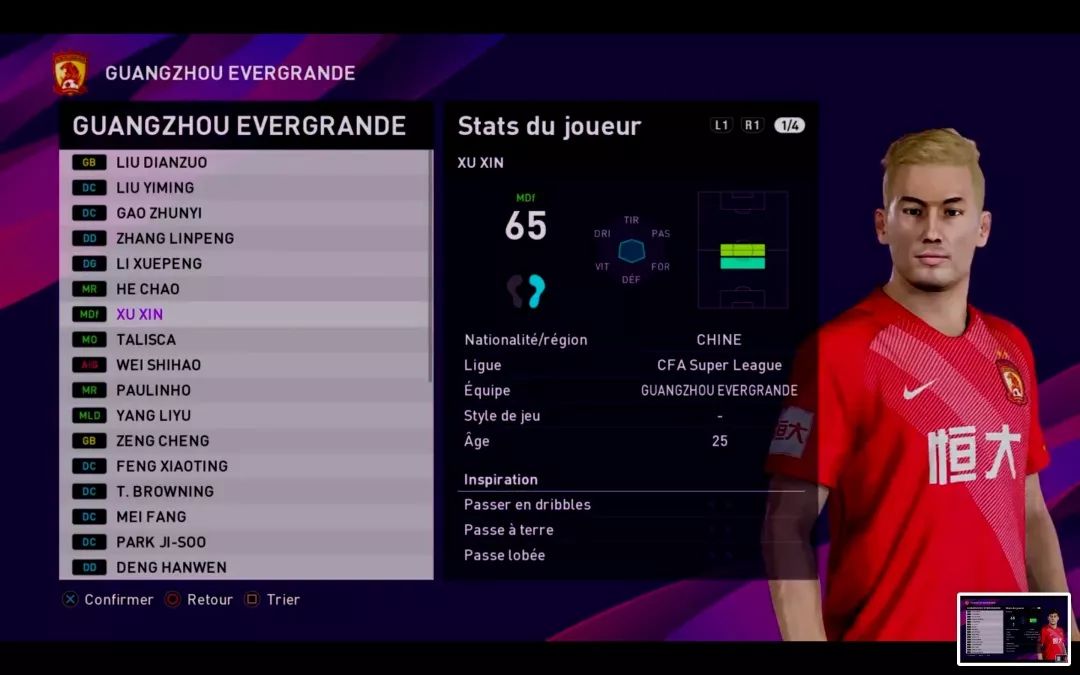Pick ZHANG LINPENG from the list
This screenshot has width=1080, height=675.
click(x=245, y=238)
